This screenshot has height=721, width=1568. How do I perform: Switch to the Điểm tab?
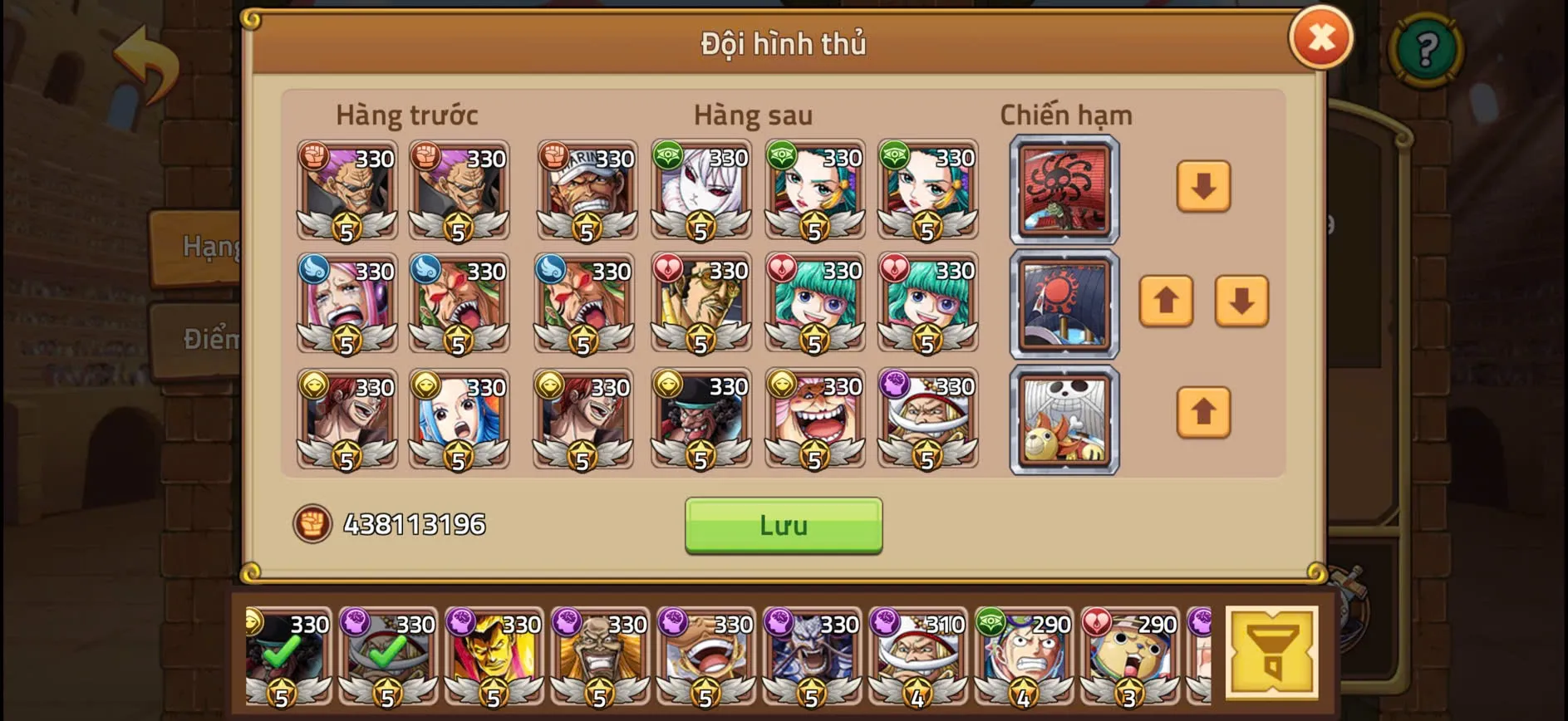tap(209, 338)
